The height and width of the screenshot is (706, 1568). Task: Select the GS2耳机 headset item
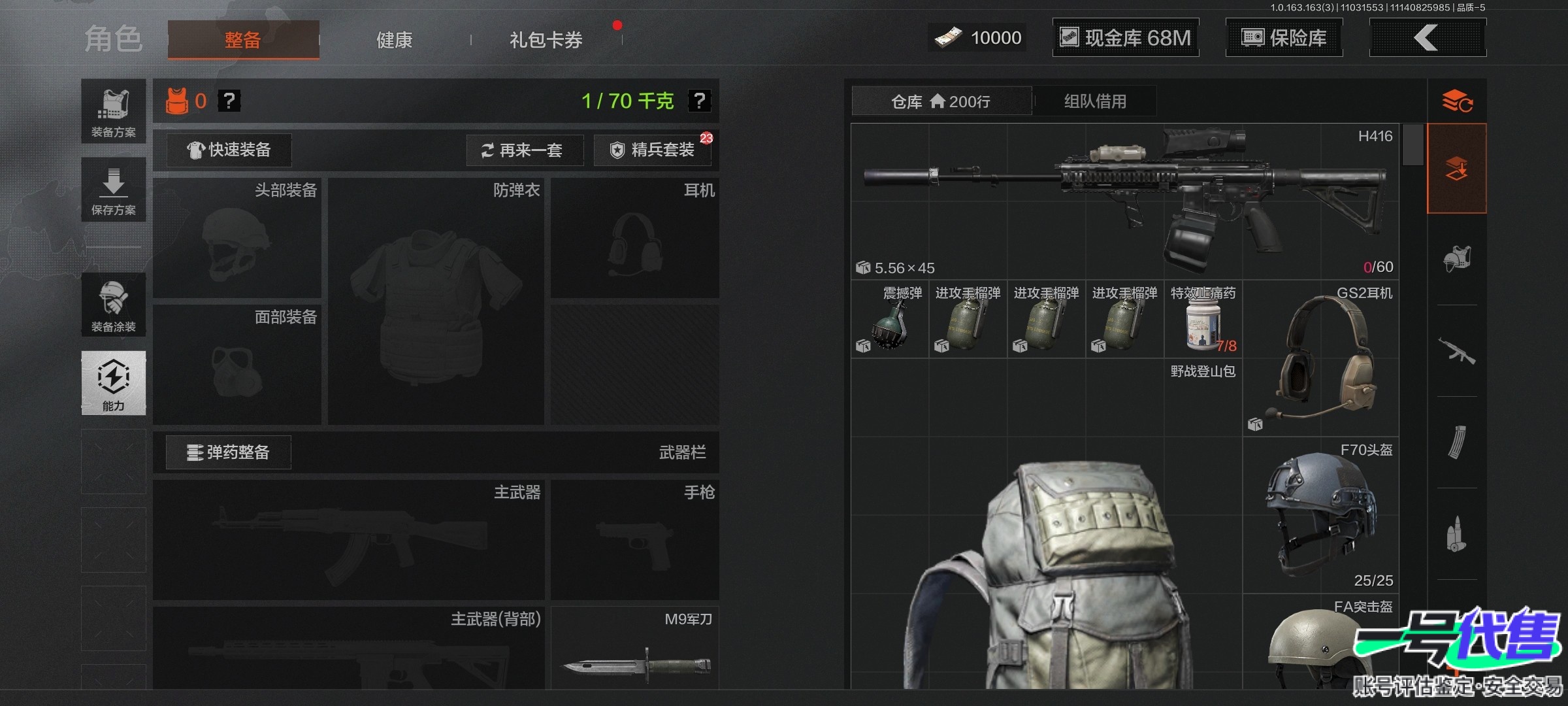click(x=1320, y=358)
